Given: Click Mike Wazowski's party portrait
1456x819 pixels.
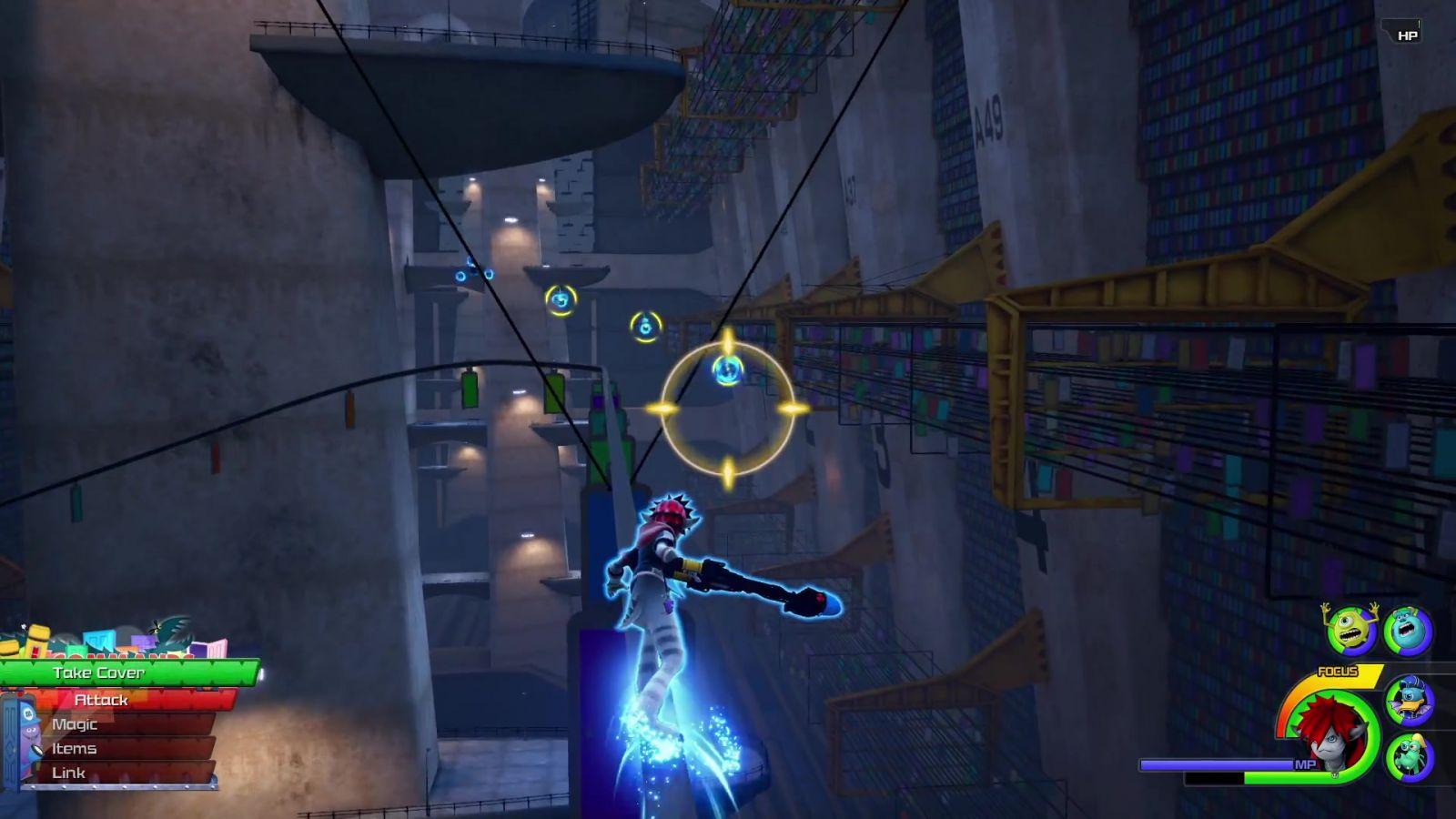Looking at the screenshot, I should pyautogui.click(x=1351, y=630).
